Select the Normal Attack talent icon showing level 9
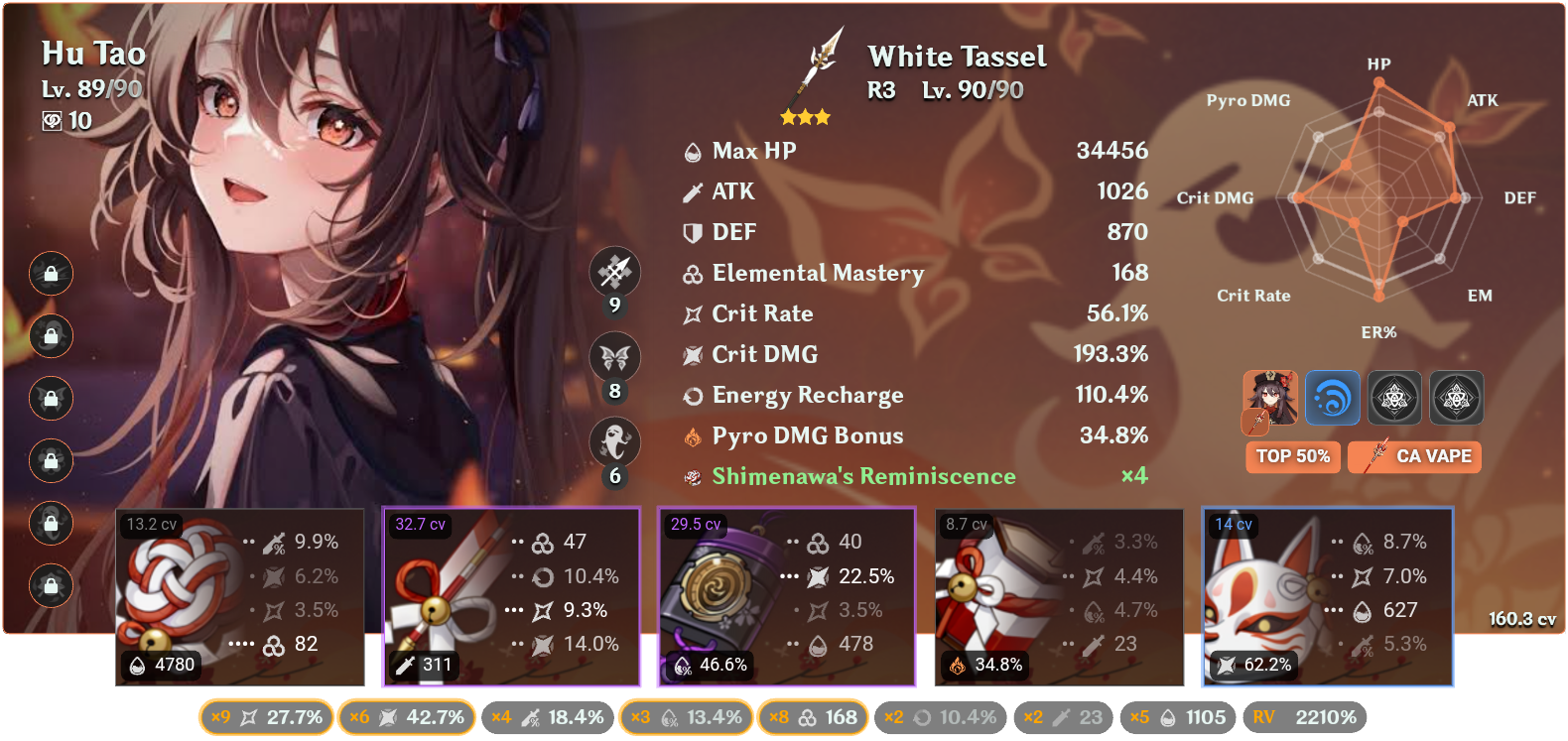The height and width of the screenshot is (741, 1568). pos(615,272)
